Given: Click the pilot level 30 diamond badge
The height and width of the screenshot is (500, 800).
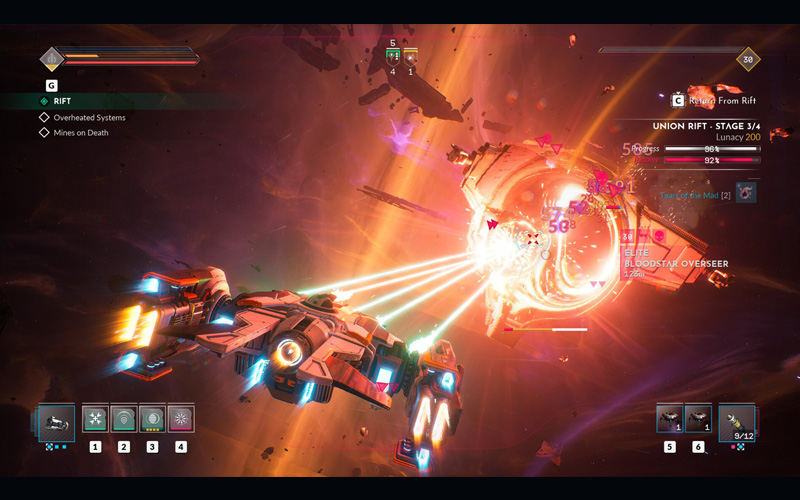Looking at the screenshot, I should [747, 59].
